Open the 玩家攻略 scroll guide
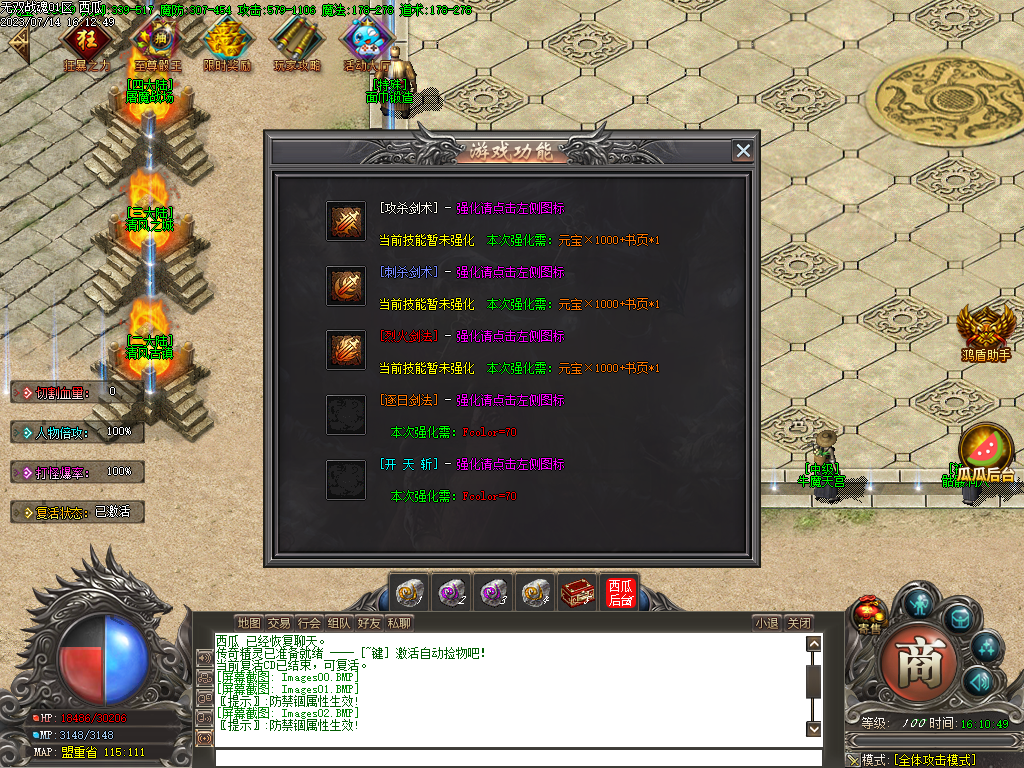The height and width of the screenshot is (768, 1024). coord(297,40)
